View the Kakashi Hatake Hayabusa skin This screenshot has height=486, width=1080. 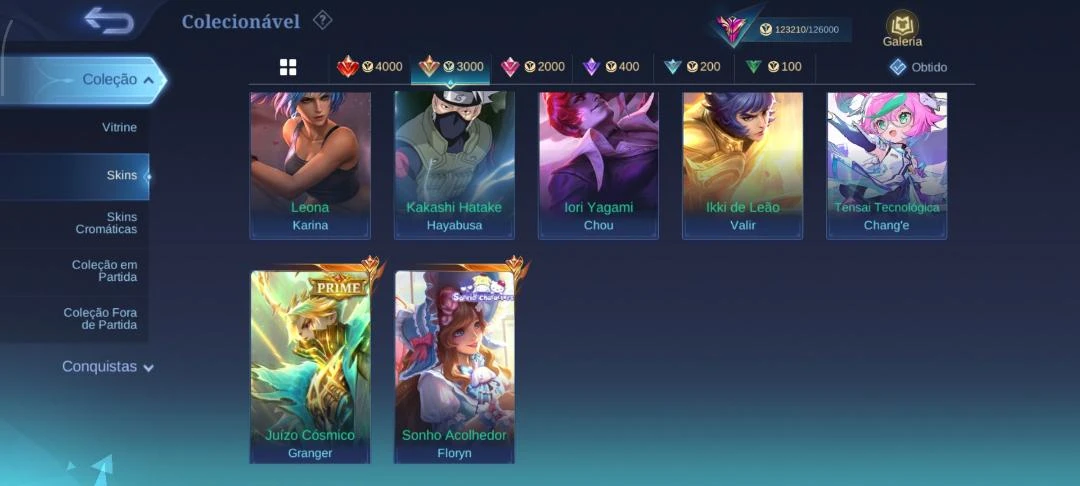click(x=454, y=165)
